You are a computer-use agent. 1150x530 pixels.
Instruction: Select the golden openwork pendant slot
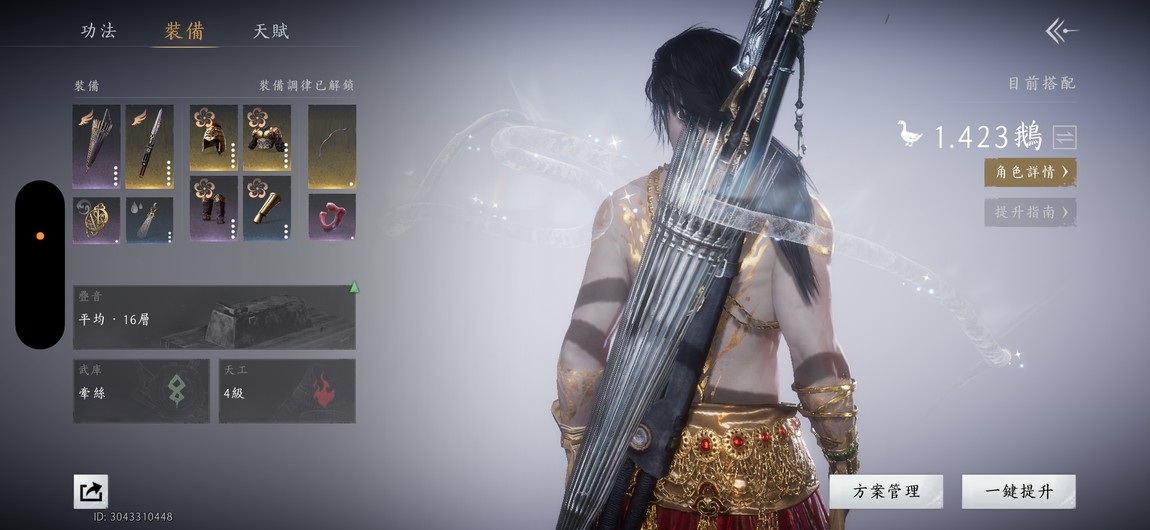click(96, 220)
